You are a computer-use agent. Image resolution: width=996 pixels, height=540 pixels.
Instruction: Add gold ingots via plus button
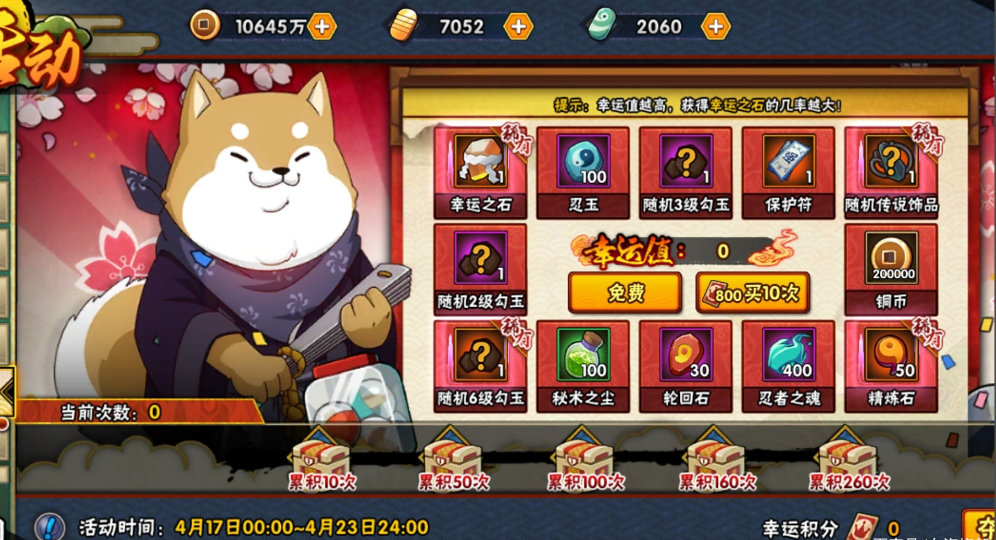[x=518, y=26]
